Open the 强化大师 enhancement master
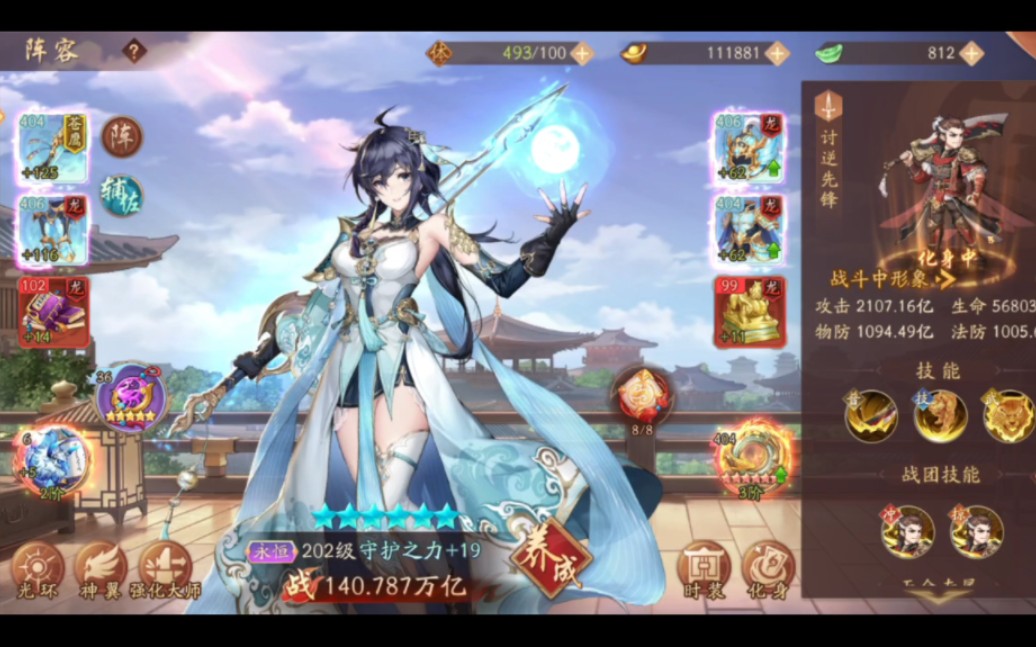This screenshot has width=1036, height=647. click(x=165, y=570)
